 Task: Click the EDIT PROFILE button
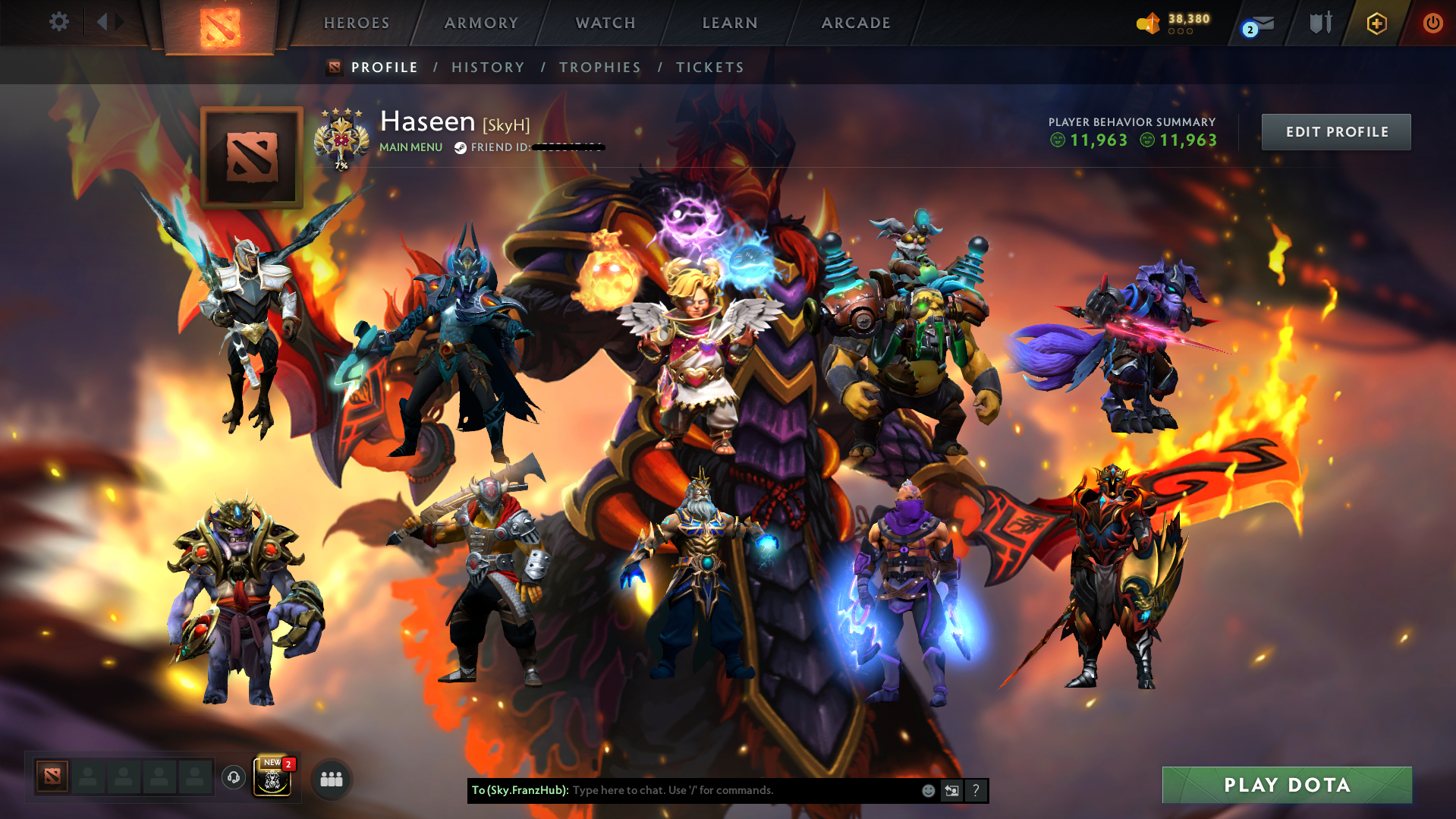coord(1335,131)
